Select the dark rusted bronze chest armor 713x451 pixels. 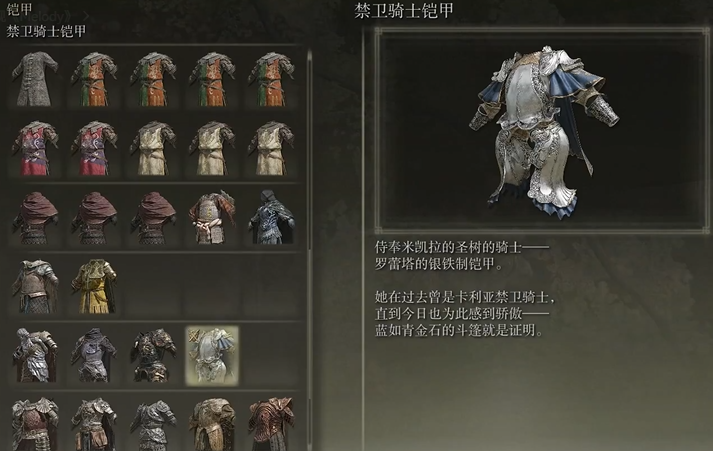click(152, 354)
